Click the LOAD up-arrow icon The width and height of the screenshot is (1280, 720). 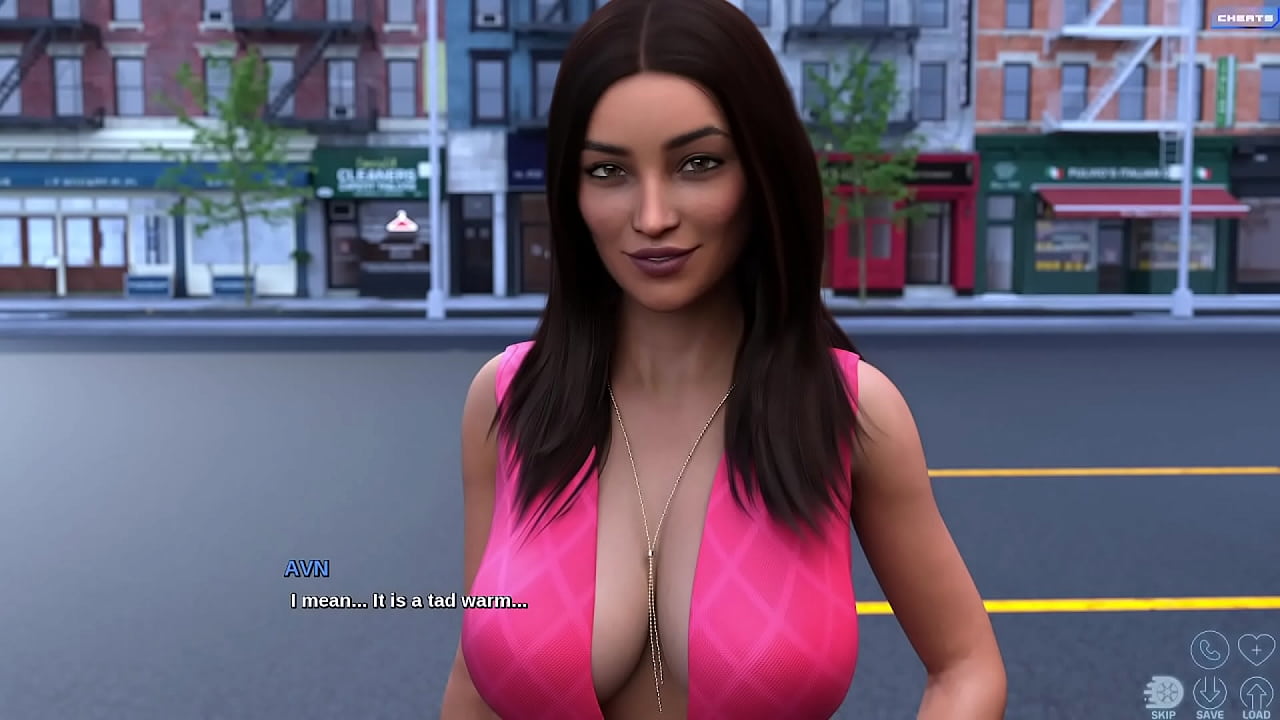1255,691
